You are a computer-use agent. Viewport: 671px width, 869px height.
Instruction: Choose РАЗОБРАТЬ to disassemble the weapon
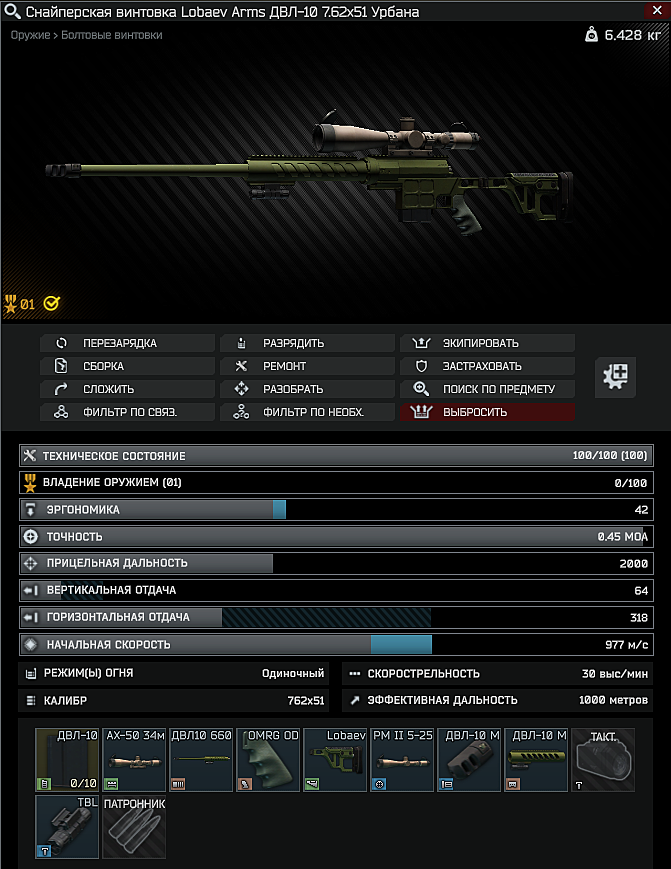coord(307,389)
